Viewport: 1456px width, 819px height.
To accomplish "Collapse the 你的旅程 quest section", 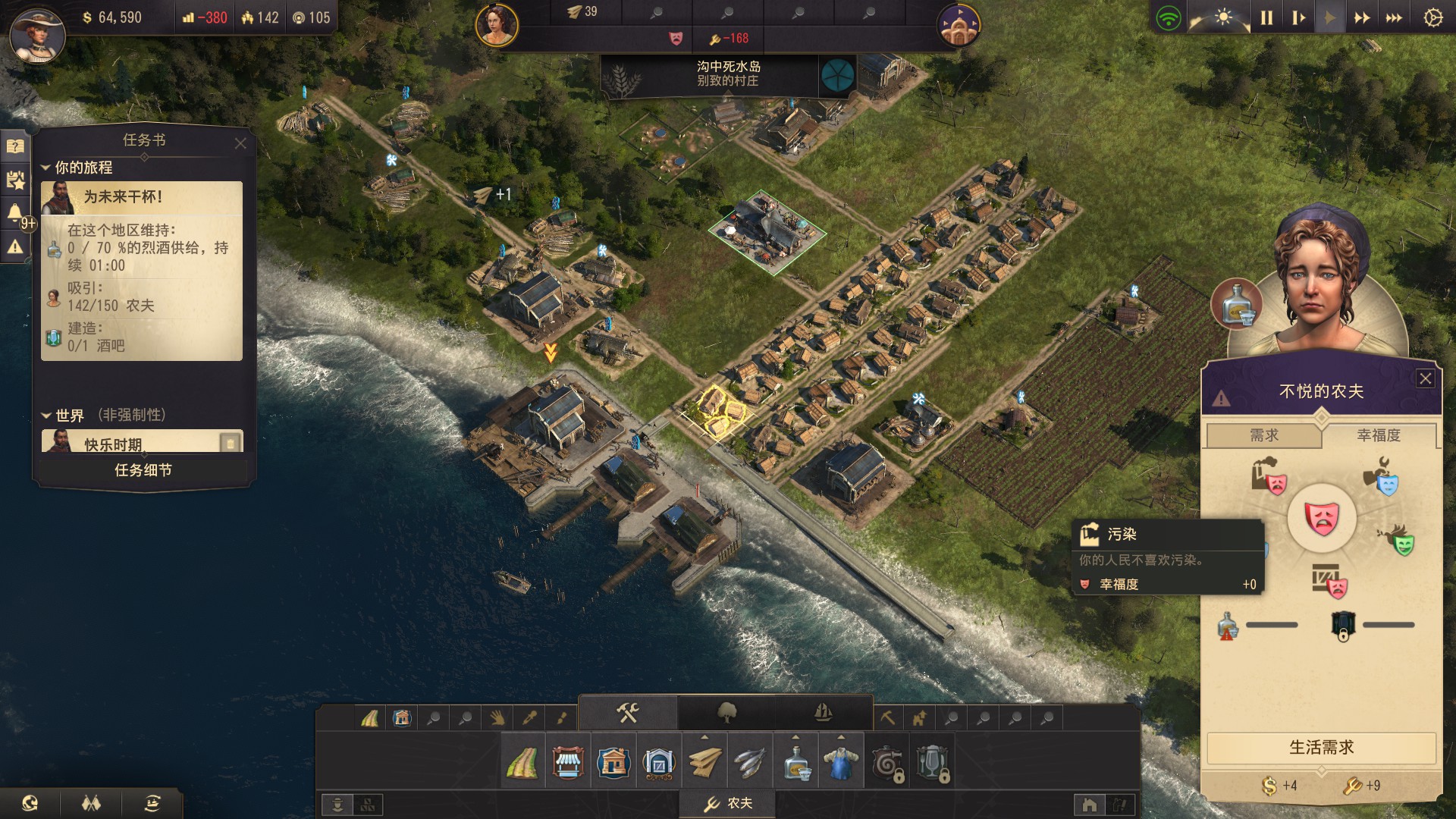I will pyautogui.click(x=45, y=168).
